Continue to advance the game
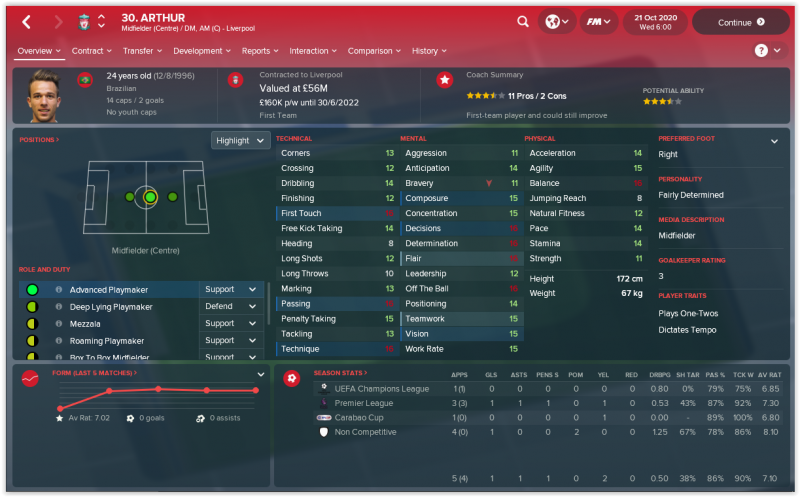The image size is (800, 497). click(740, 21)
